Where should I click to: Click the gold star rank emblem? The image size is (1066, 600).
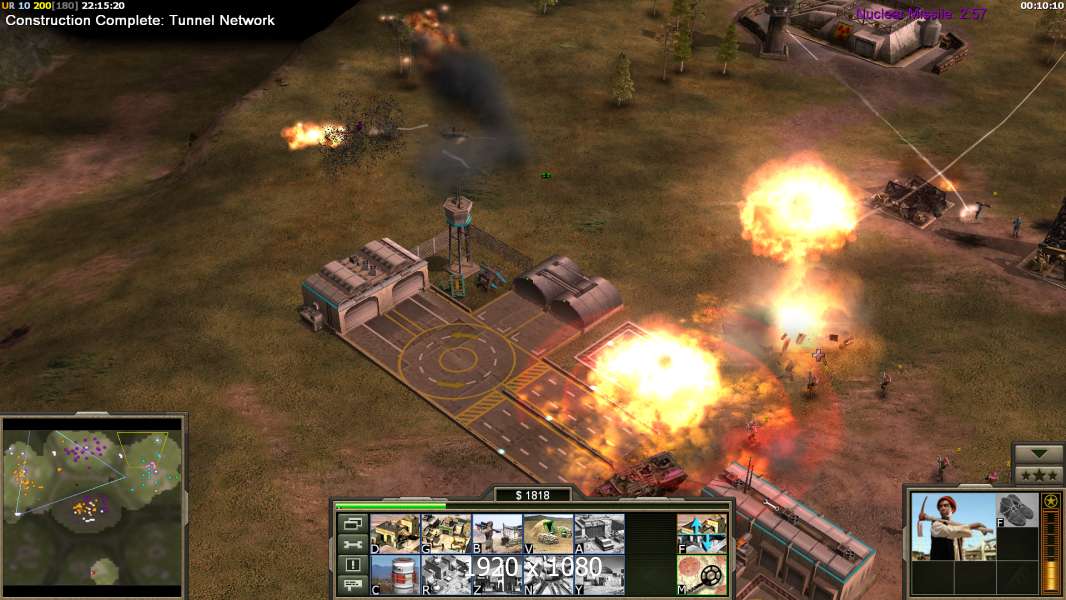[1051, 501]
